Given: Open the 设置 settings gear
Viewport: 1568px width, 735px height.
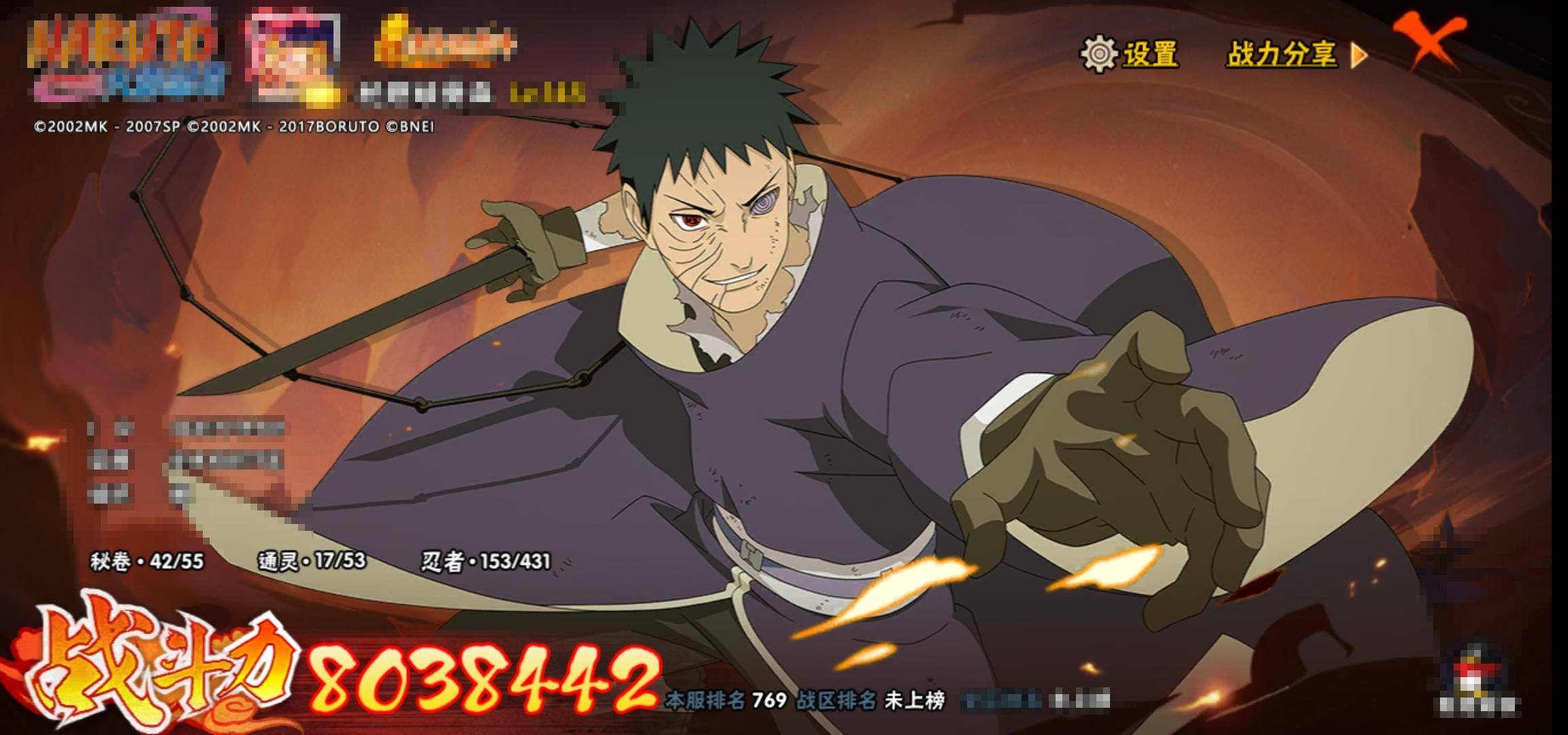Looking at the screenshot, I should tap(1130, 54).
